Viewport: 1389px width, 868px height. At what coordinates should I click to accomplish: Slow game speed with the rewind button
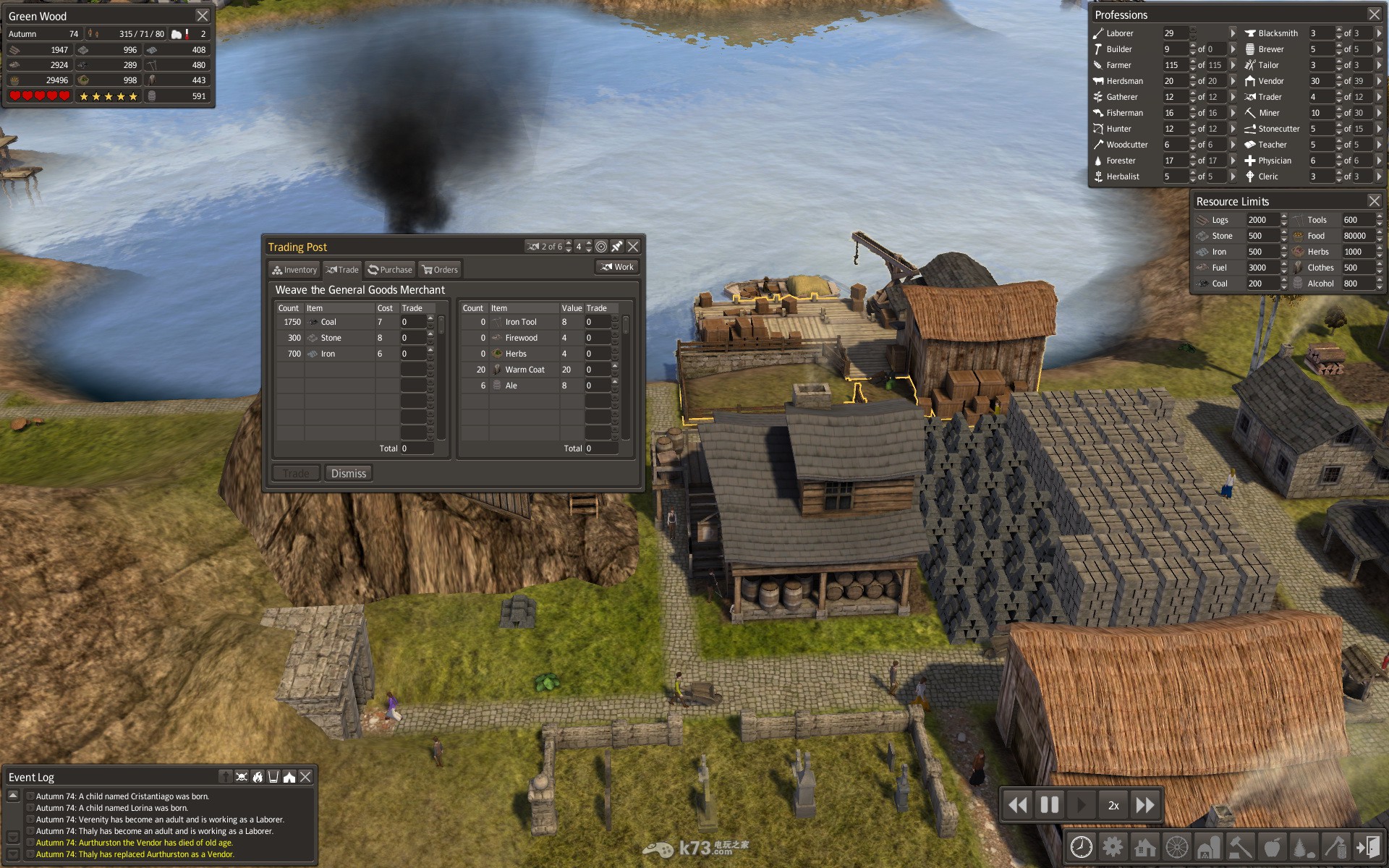click(x=1018, y=805)
